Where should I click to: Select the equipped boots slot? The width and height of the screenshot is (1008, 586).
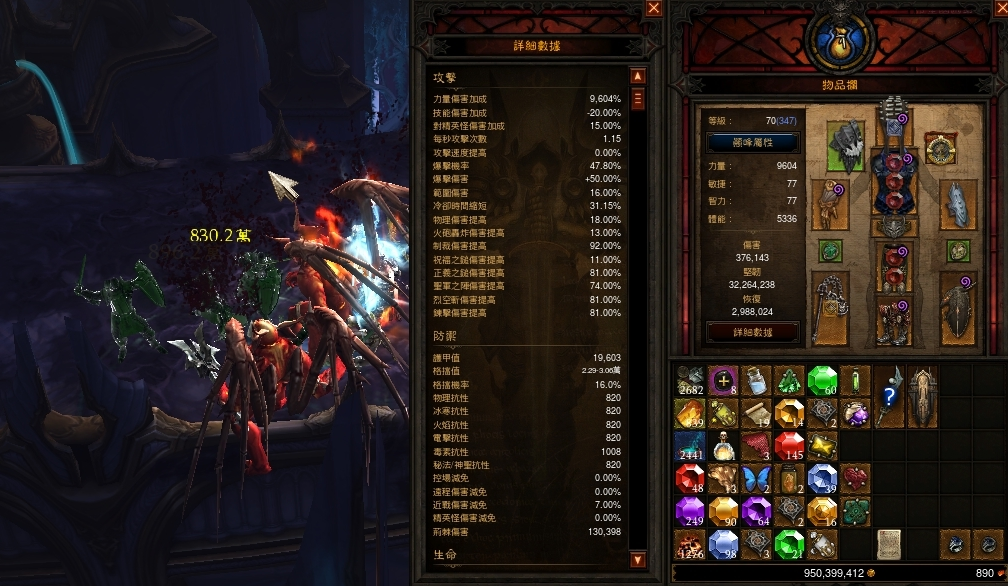(x=893, y=322)
